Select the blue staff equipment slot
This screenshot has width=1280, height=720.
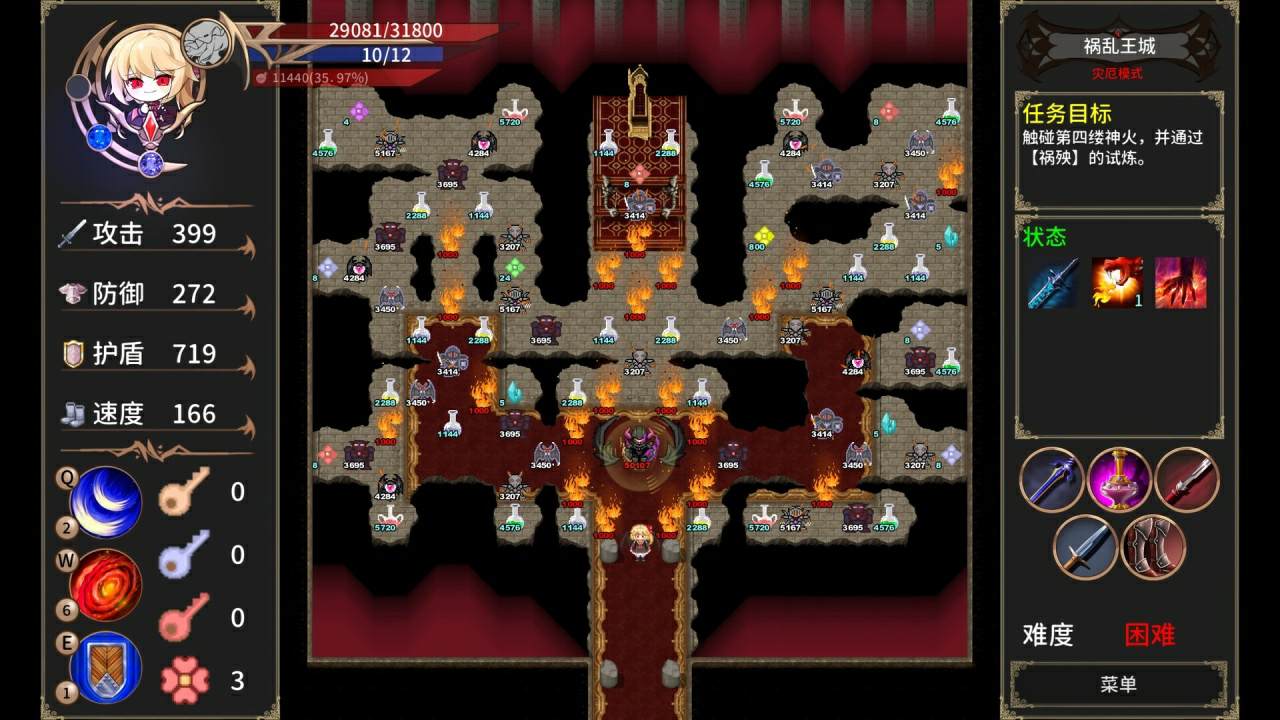tap(1053, 481)
